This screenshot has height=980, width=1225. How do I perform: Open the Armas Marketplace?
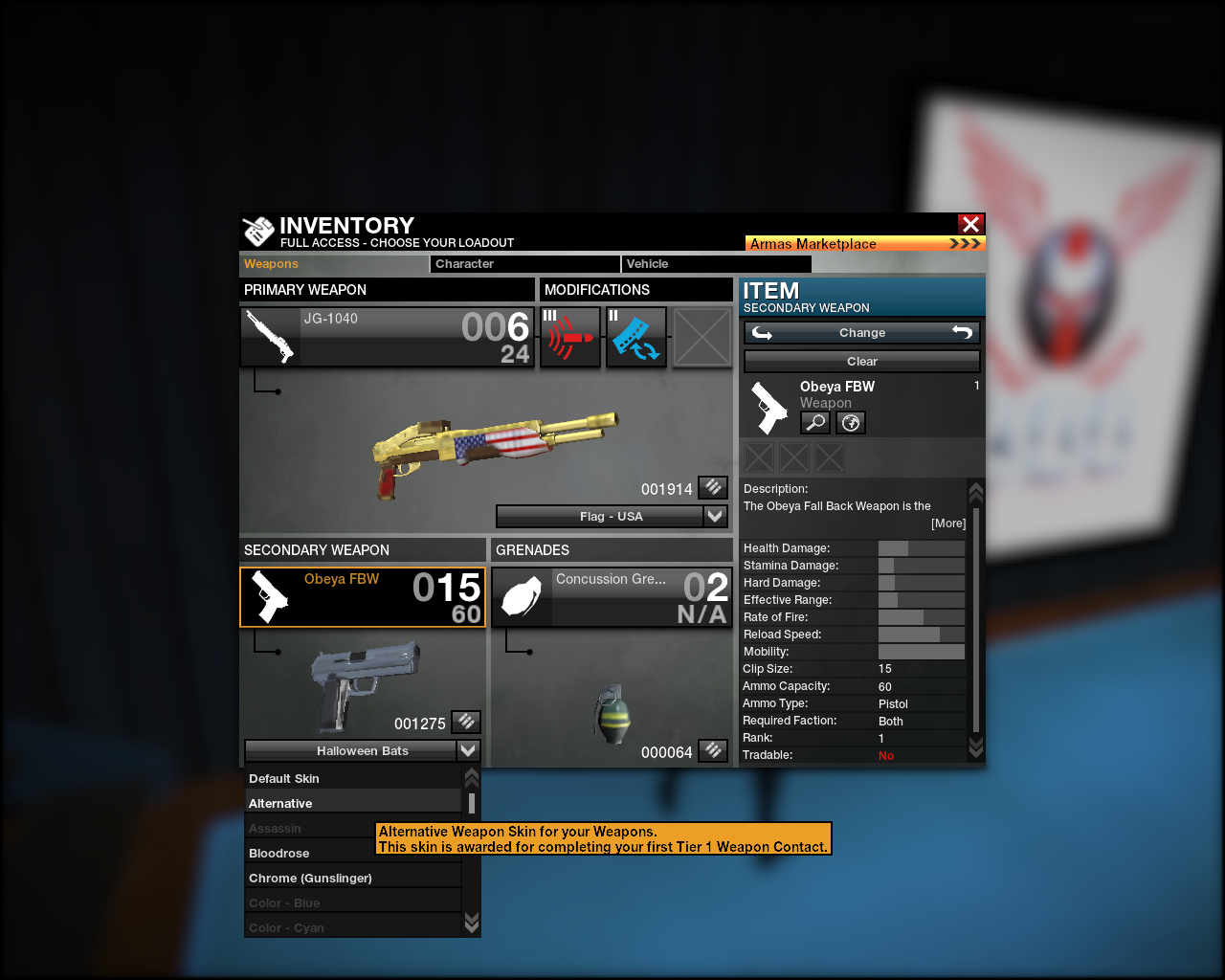[x=864, y=244]
